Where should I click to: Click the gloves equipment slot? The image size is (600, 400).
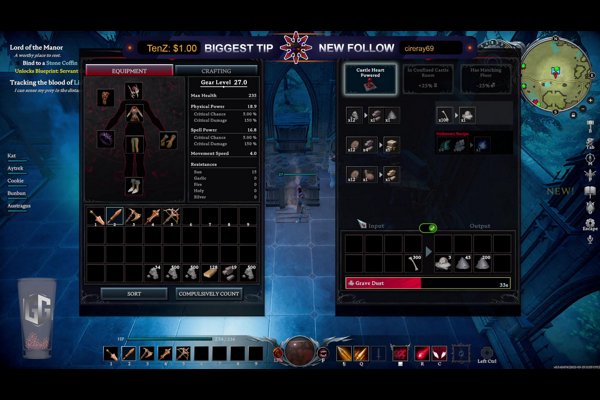(166, 139)
